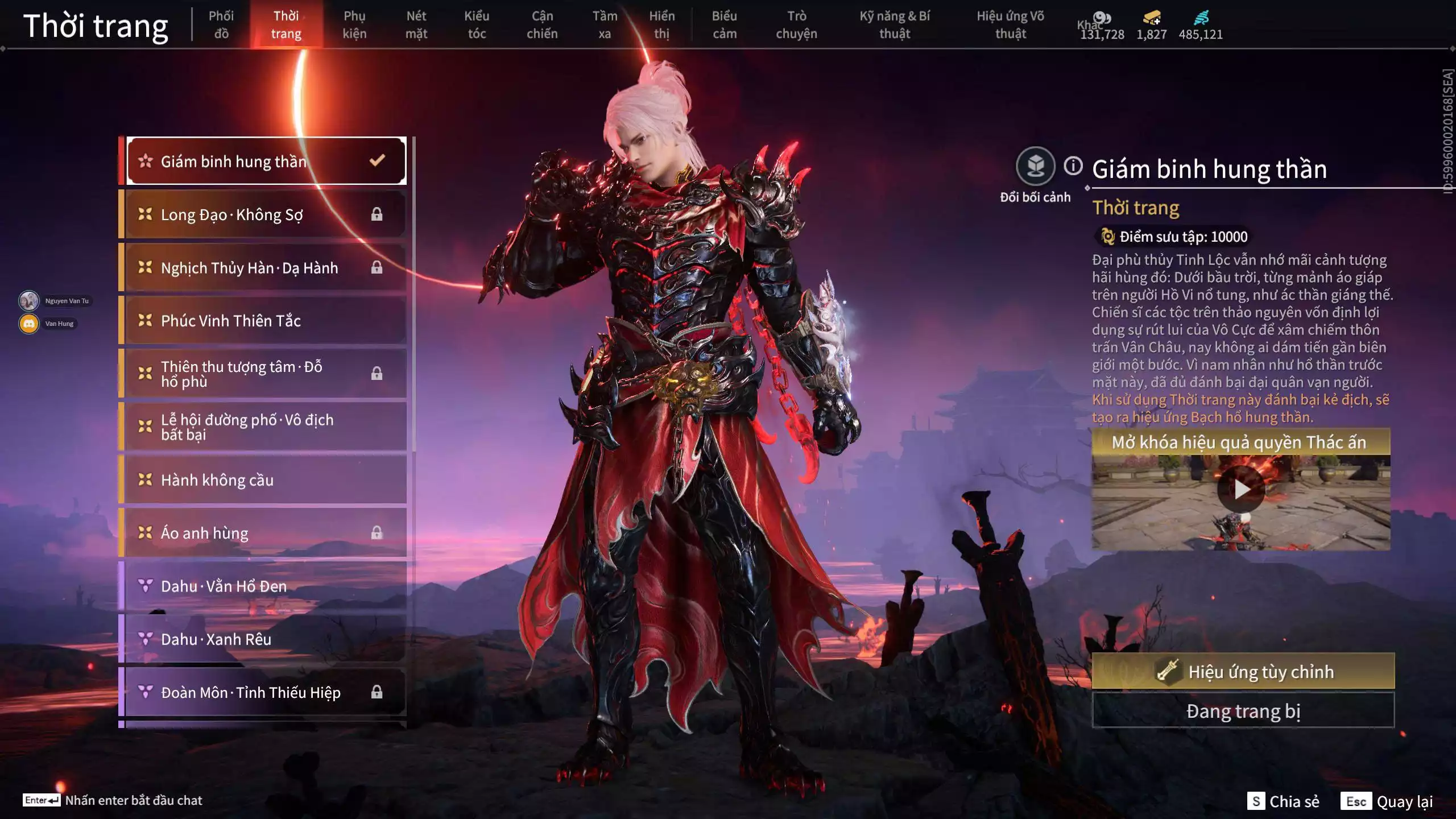Share the outfit with Chia sẻ
Screen dimensions: 1456x819
(1283, 801)
